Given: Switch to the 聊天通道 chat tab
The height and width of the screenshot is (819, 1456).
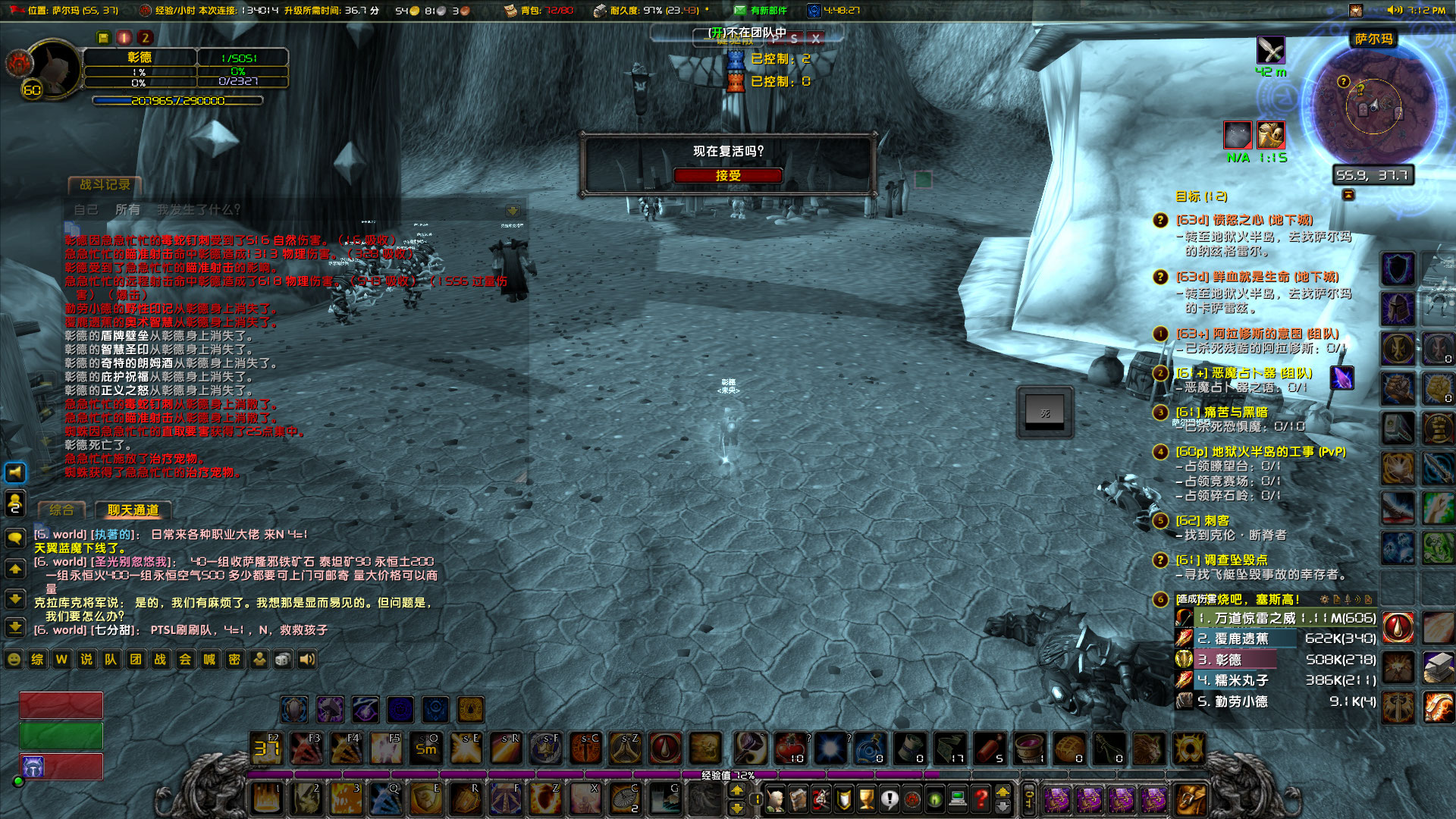Looking at the screenshot, I should pyautogui.click(x=135, y=510).
